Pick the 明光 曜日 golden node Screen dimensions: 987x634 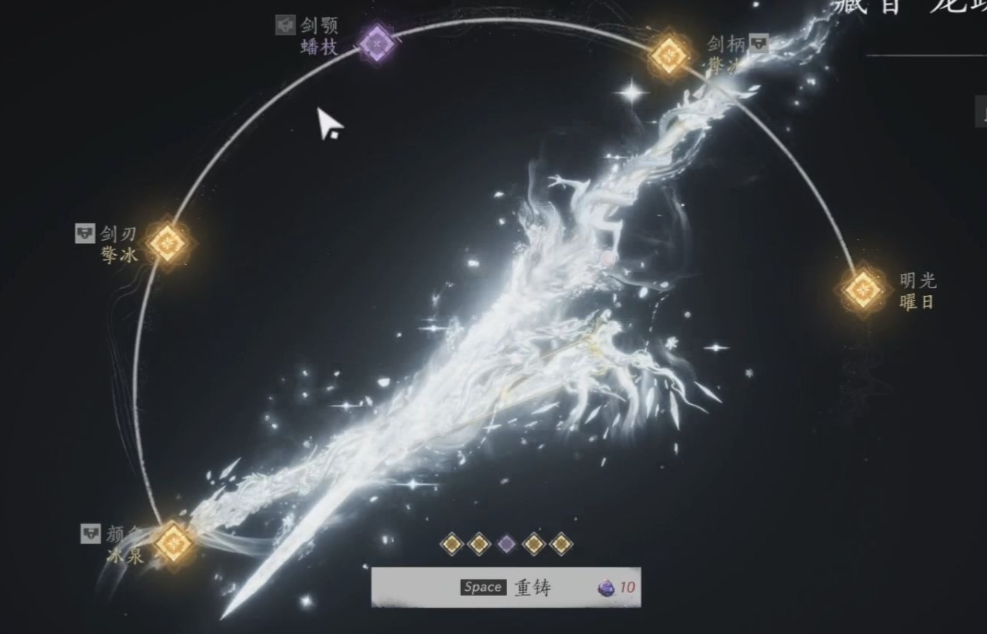pyautogui.click(x=862, y=290)
